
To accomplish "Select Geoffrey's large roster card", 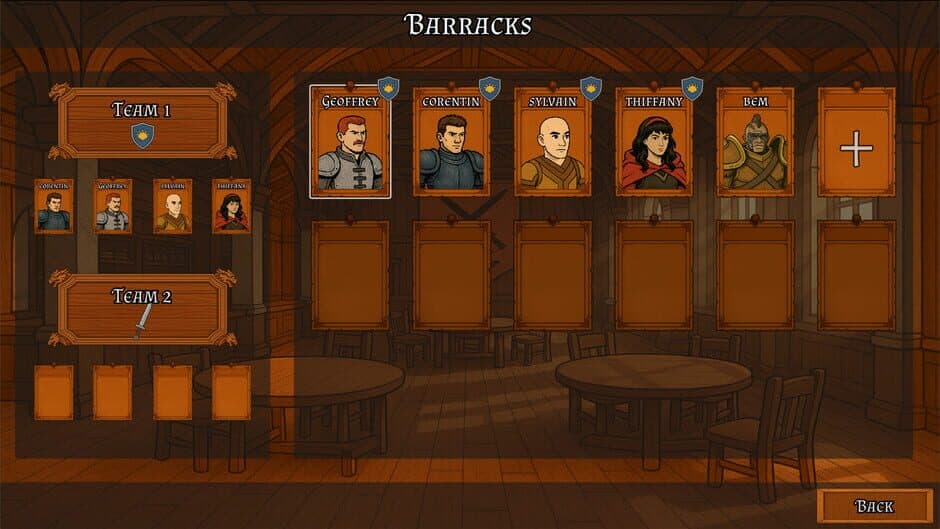I will 350,142.
